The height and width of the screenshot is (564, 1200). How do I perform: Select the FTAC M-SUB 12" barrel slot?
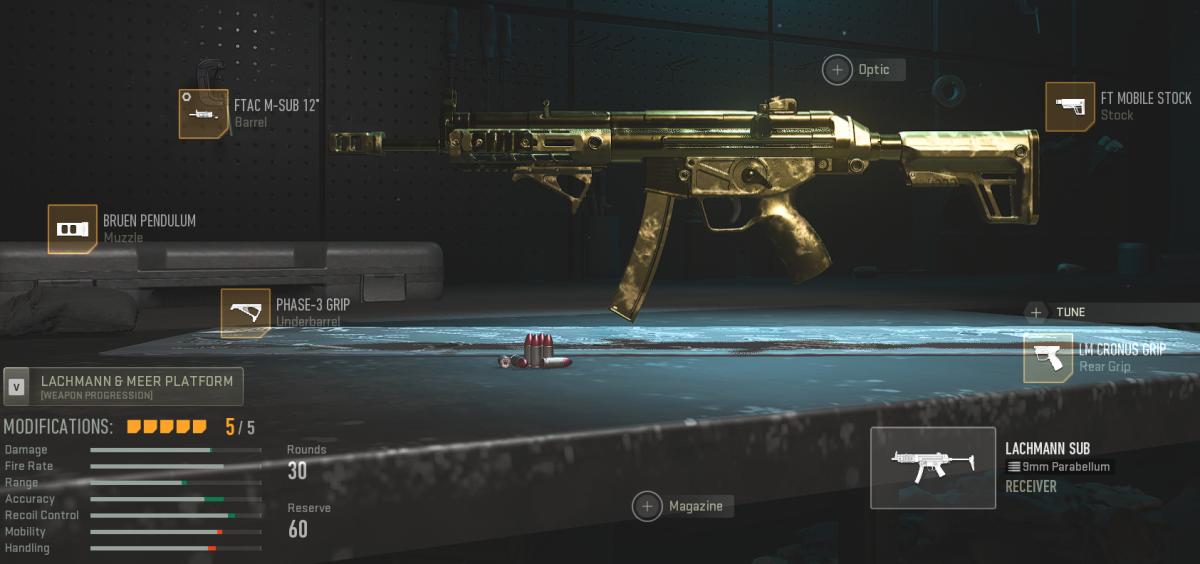tap(204, 113)
